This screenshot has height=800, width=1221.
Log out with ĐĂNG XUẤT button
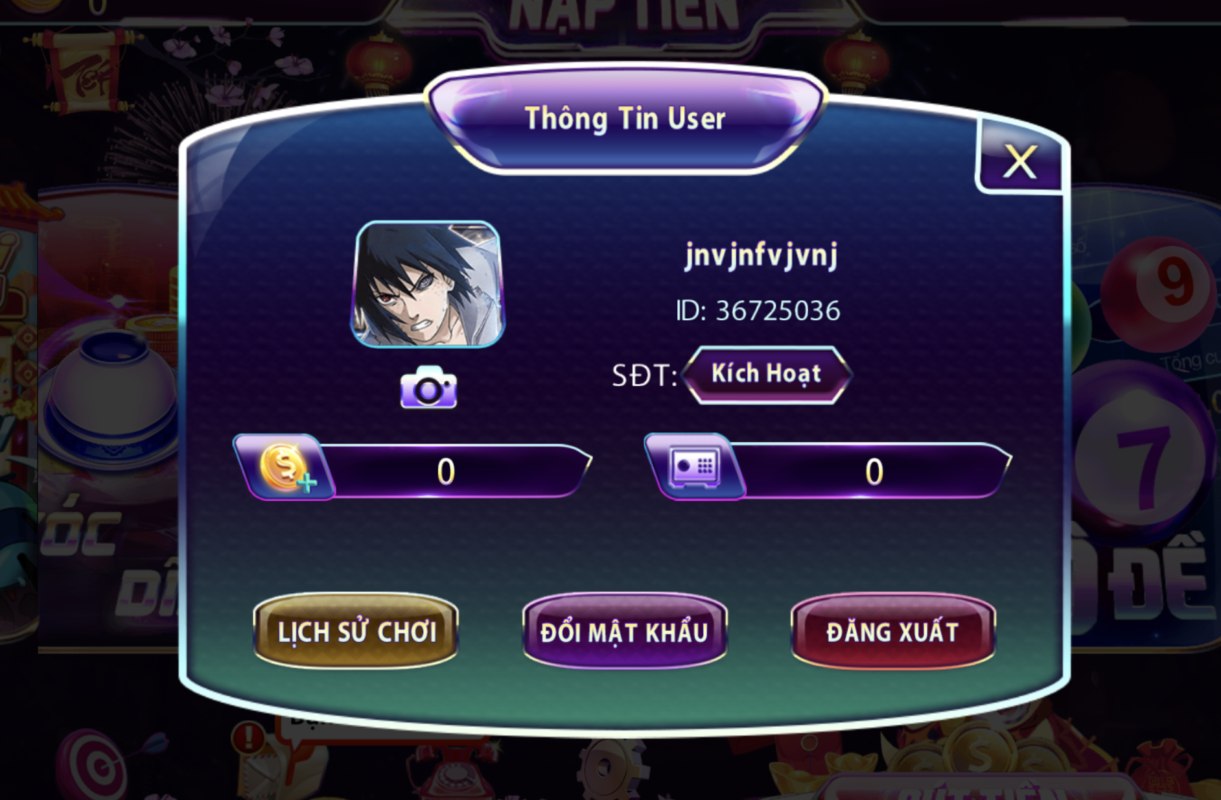click(892, 631)
